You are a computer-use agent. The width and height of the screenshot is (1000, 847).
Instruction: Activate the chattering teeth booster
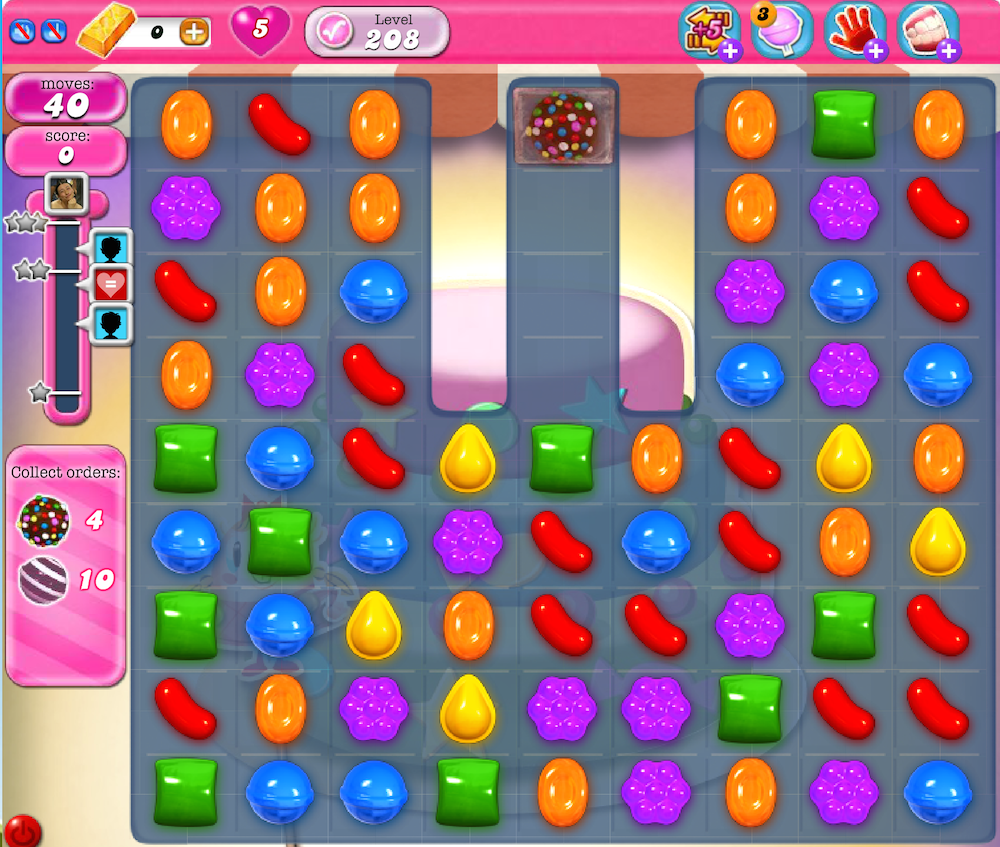point(926,30)
